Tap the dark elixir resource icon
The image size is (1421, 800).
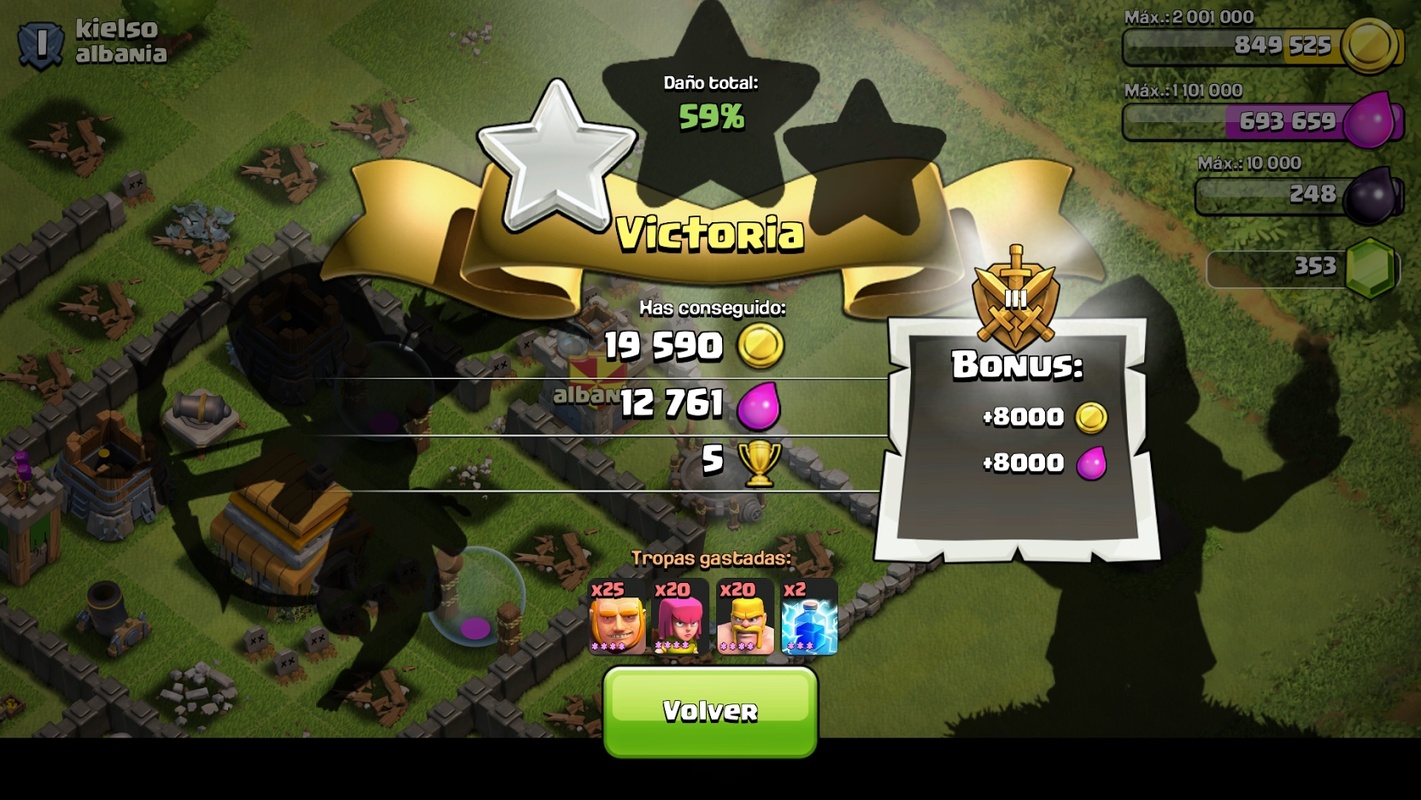click(1368, 195)
